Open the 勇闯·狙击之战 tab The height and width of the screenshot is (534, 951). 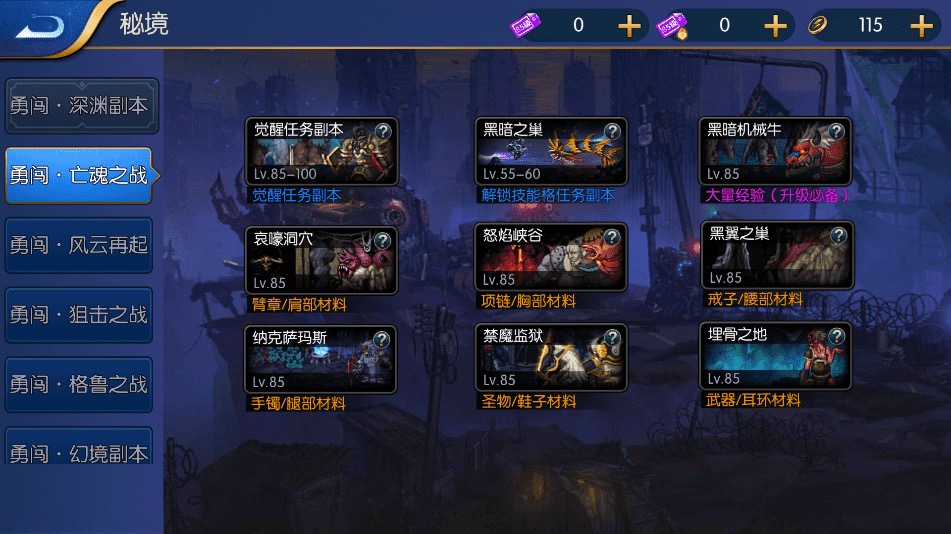click(x=79, y=315)
